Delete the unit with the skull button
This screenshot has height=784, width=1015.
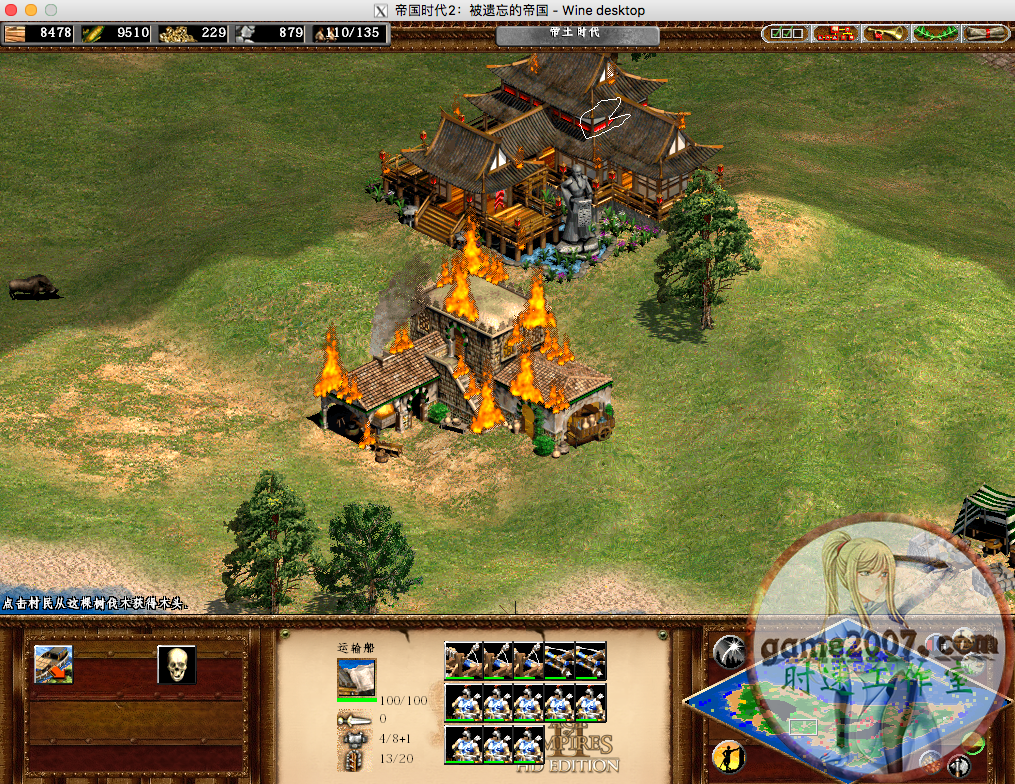[x=176, y=664]
